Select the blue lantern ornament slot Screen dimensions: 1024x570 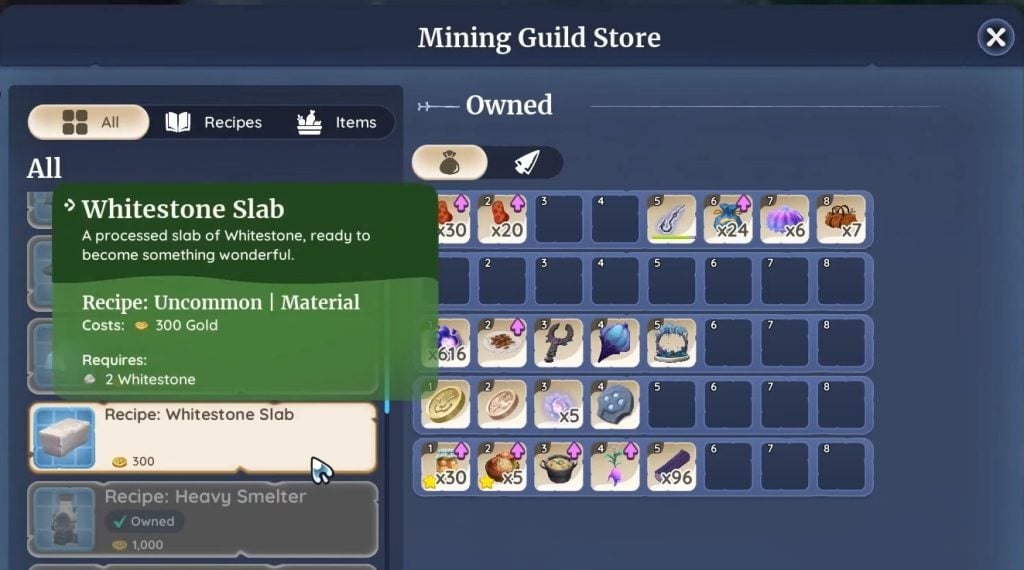pyautogui.click(x=615, y=343)
